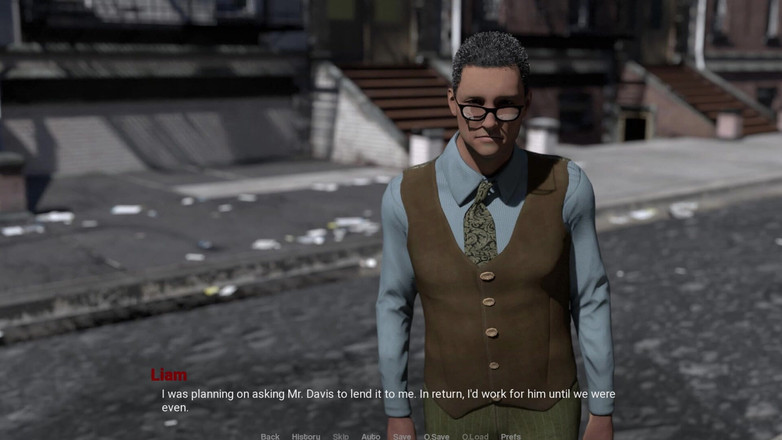Image resolution: width=782 pixels, height=440 pixels.
Task: Toggle Auto dialogue advance
Action: coord(370,436)
